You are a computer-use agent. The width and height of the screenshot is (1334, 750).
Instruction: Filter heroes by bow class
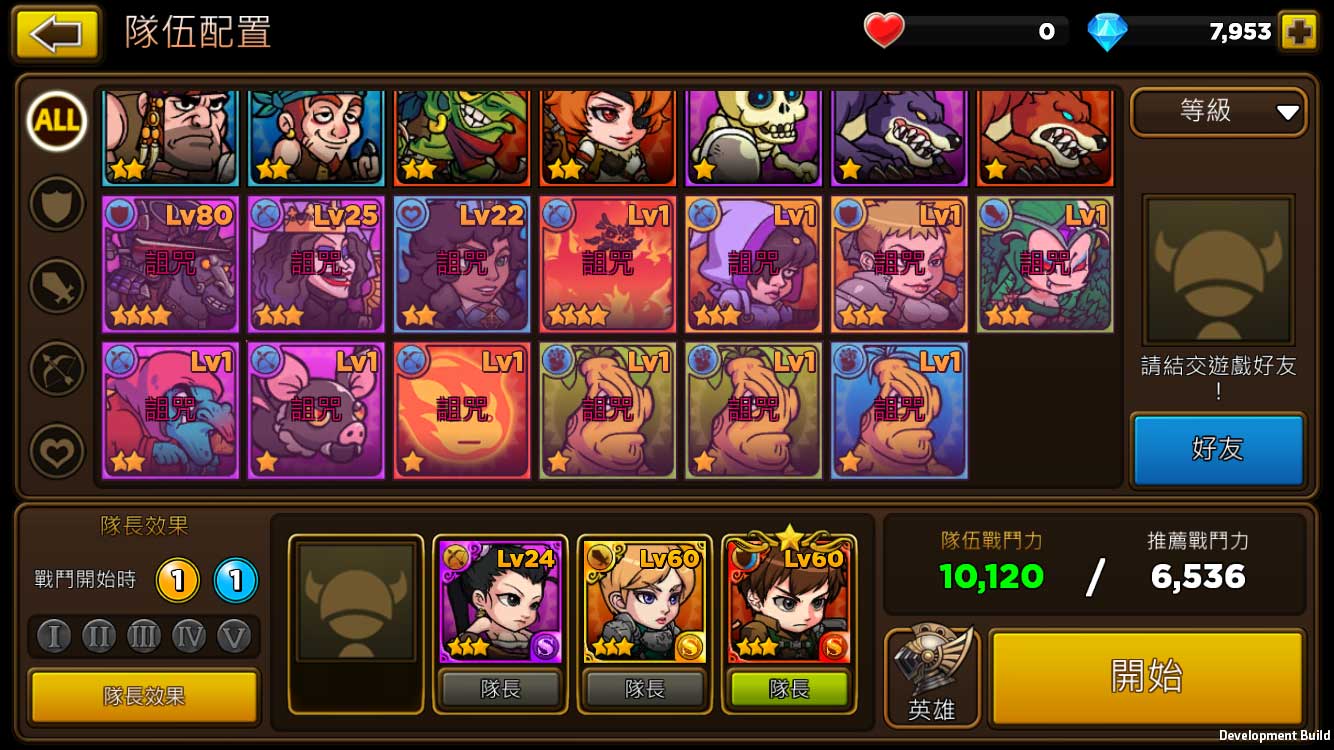point(57,369)
